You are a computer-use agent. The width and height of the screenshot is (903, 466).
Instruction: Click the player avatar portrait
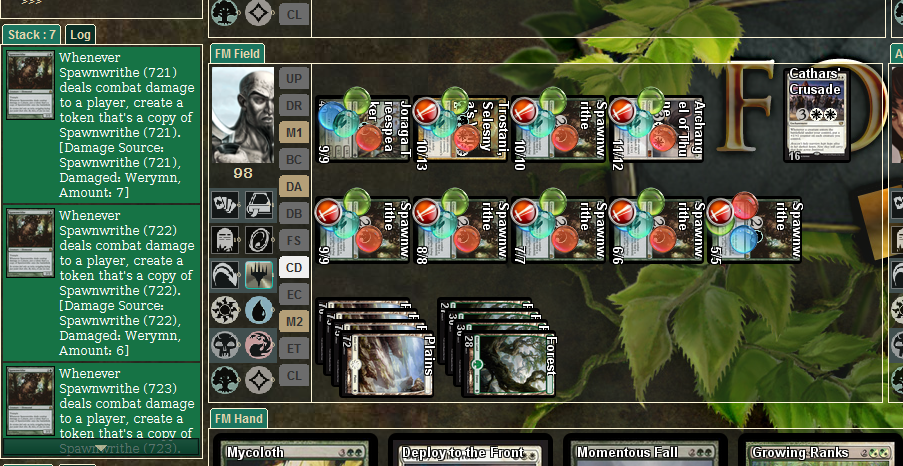(243, 115)
